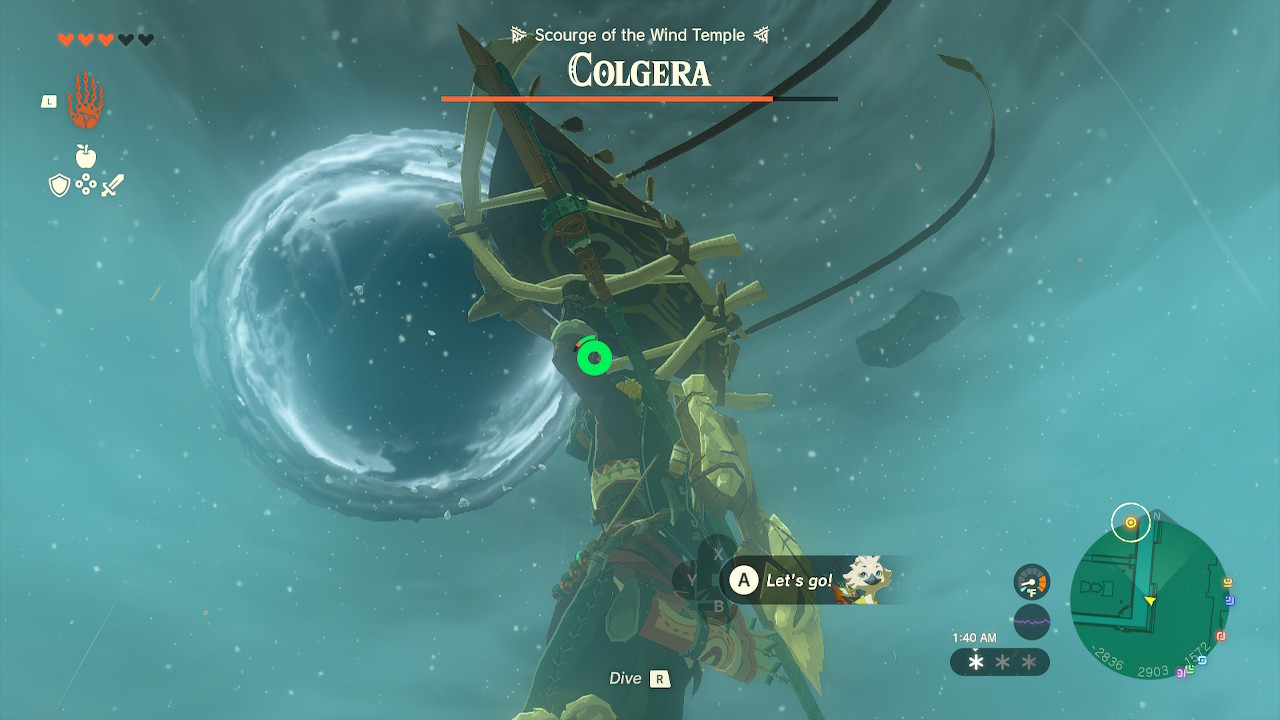Image resolution: width=1280 pixels, height=720 pixels.
Task: Activate the orange Ultrahand ability icon
Action: (85, 100)
